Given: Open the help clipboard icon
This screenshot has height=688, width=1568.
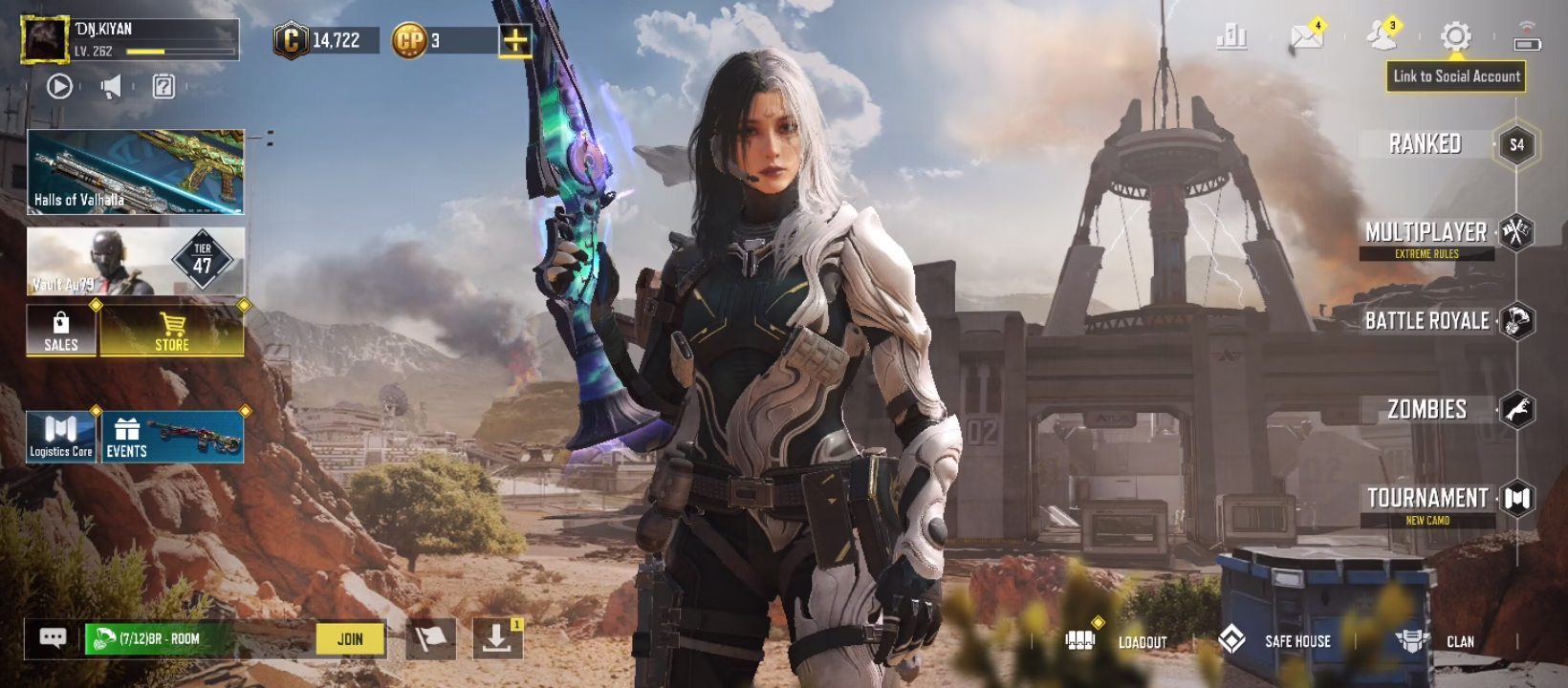Looking at the screenshot, I should click(163, 85).
